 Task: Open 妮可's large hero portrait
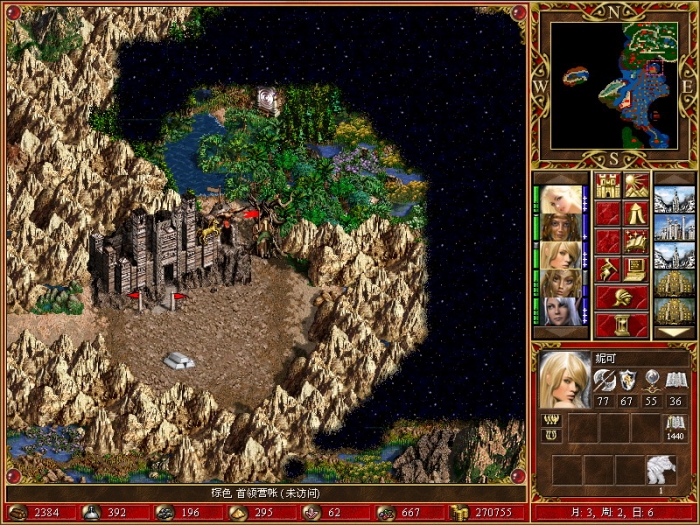tap(564, 379)
